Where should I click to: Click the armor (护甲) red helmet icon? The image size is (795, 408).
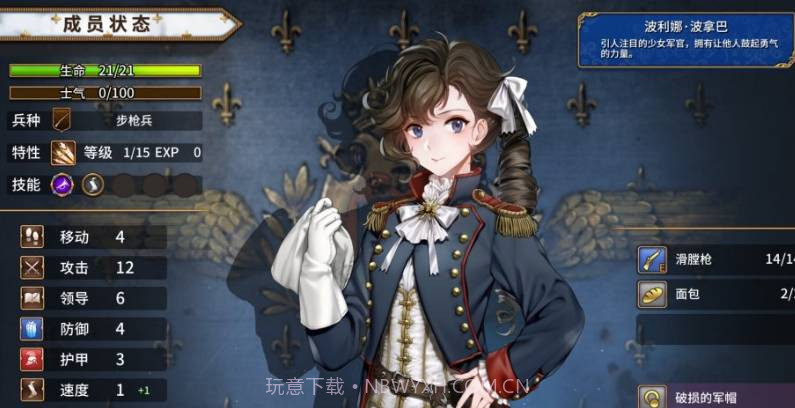click(32, 359)
